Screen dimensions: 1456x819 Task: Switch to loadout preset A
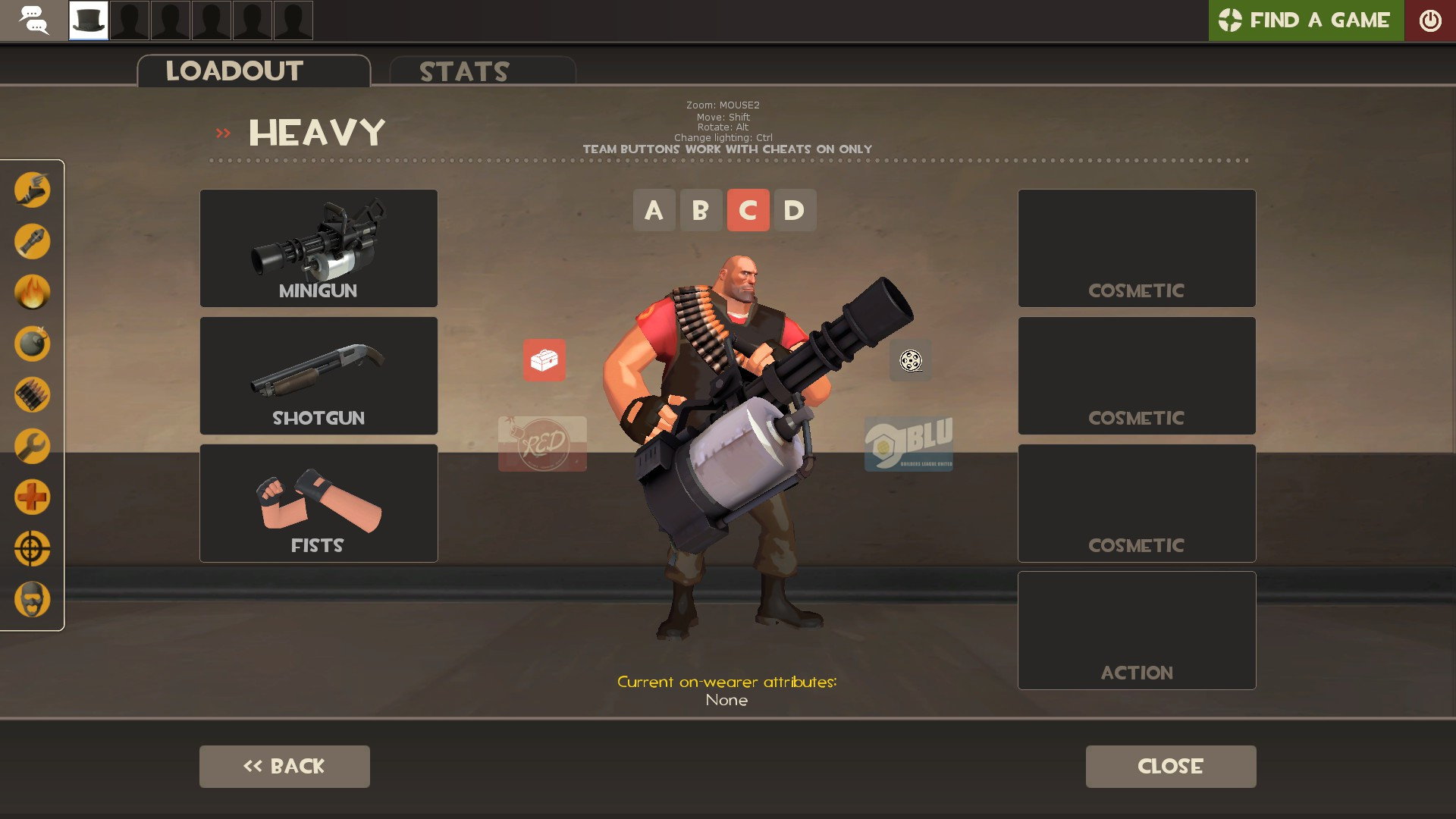tap(654, 210)
